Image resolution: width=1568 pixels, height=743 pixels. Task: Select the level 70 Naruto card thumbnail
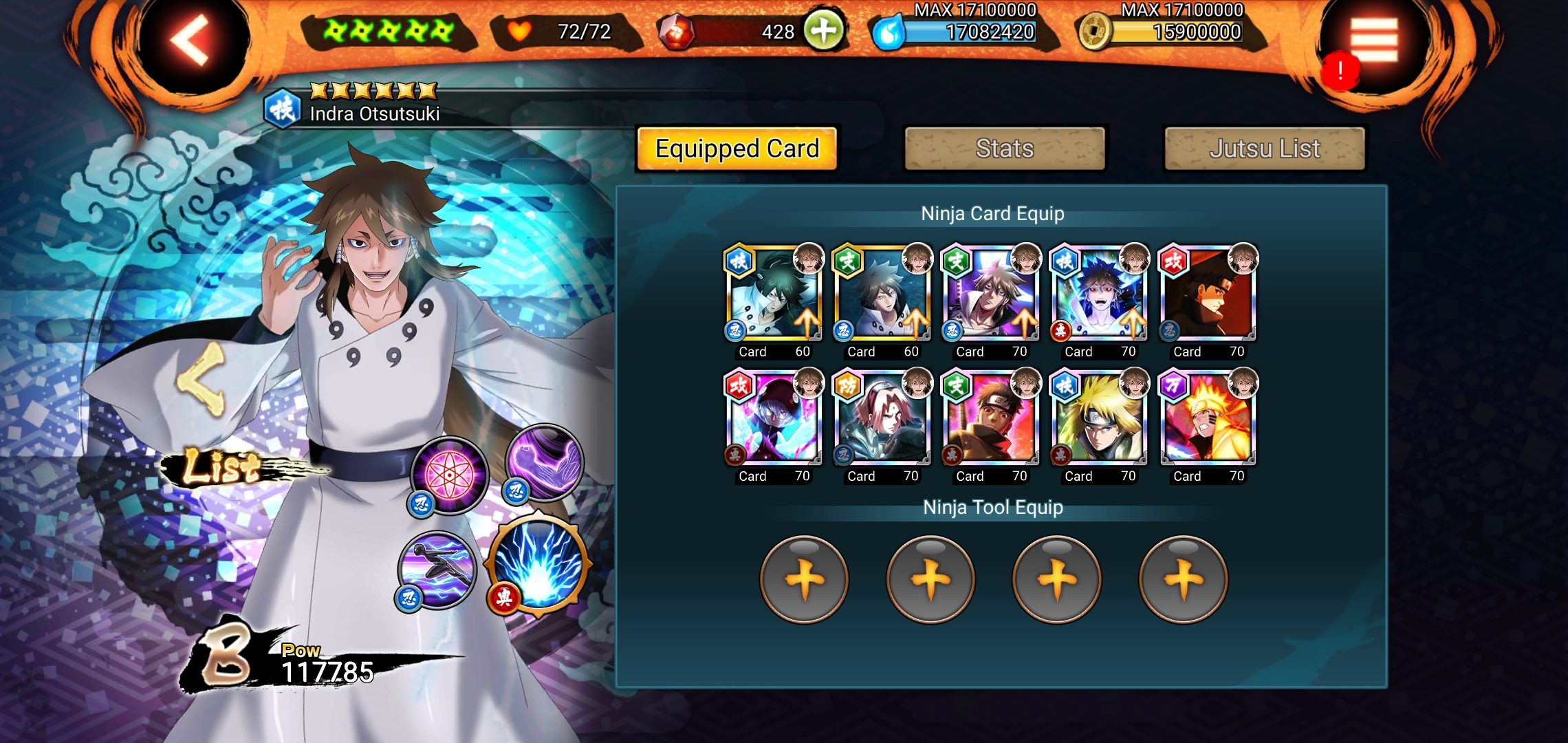1207,416
